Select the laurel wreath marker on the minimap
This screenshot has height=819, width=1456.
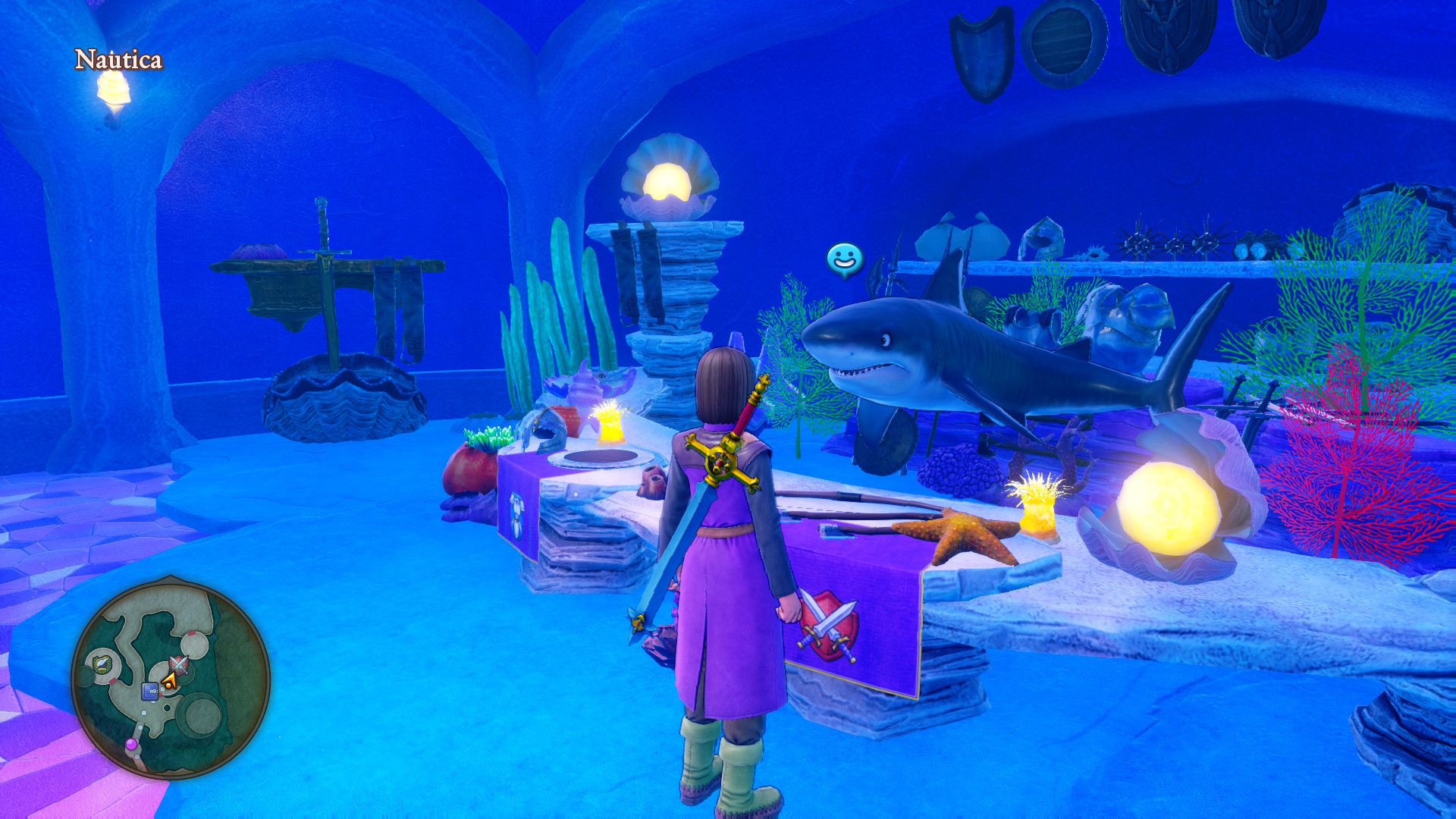pyautogui.click(x=102, y=664)
